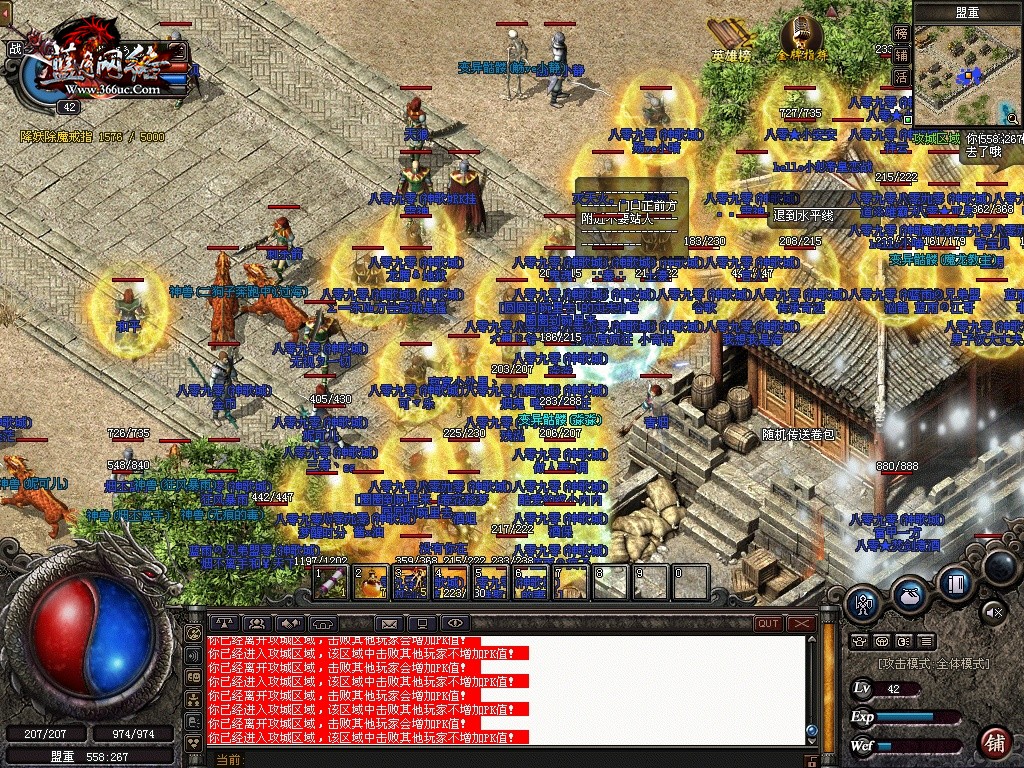Open the 盟重 minimap
This screenshot has height=768, width=1024.
coord(966,68)
